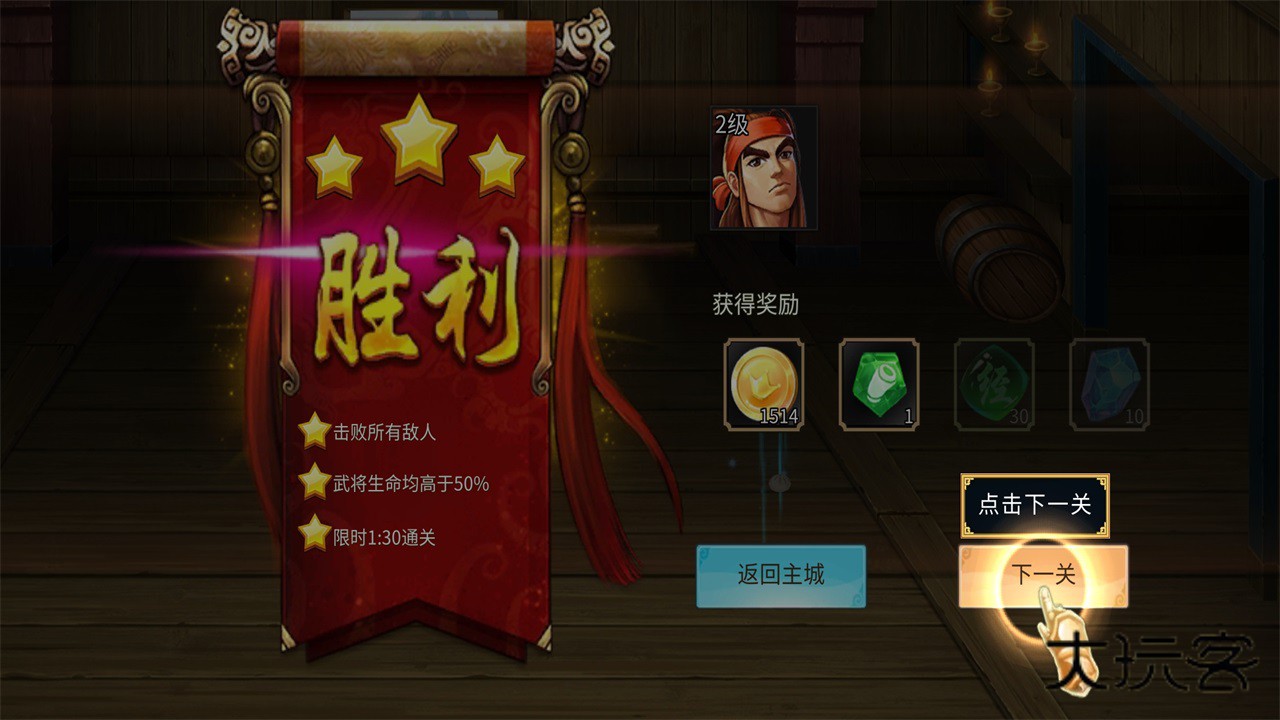Click the 返回主城 return button

coord(780,576)
